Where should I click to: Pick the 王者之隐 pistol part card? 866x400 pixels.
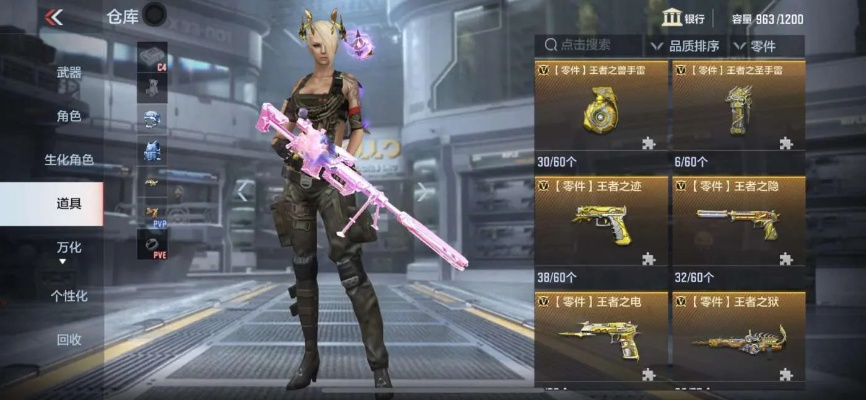pyautogui.click(x=738, y=224)
